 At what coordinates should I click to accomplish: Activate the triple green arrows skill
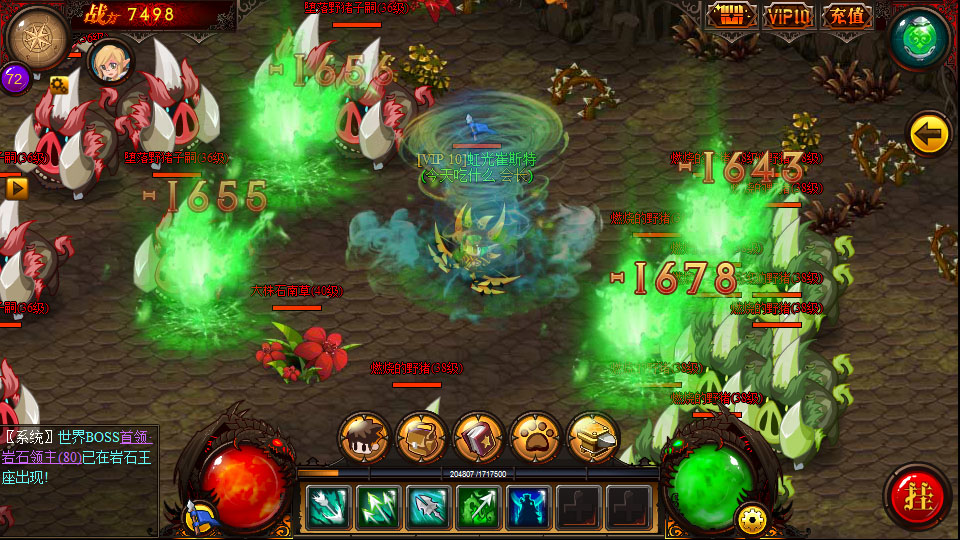(x=378, y=507)
